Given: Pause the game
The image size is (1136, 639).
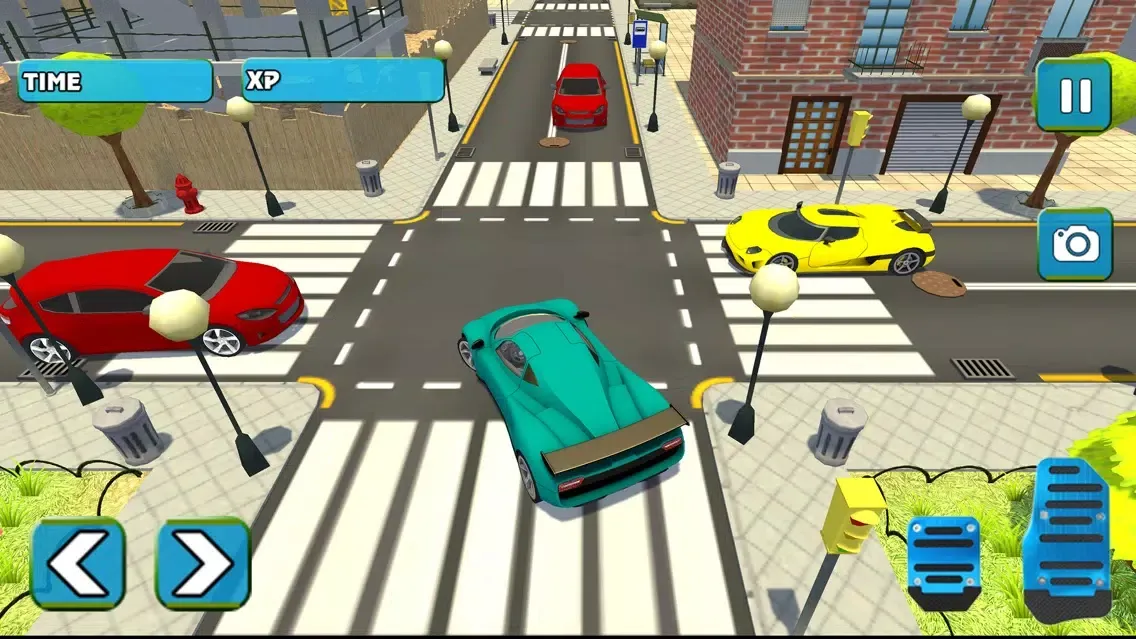Looking at the screenshot, I should pos(1074,95).
